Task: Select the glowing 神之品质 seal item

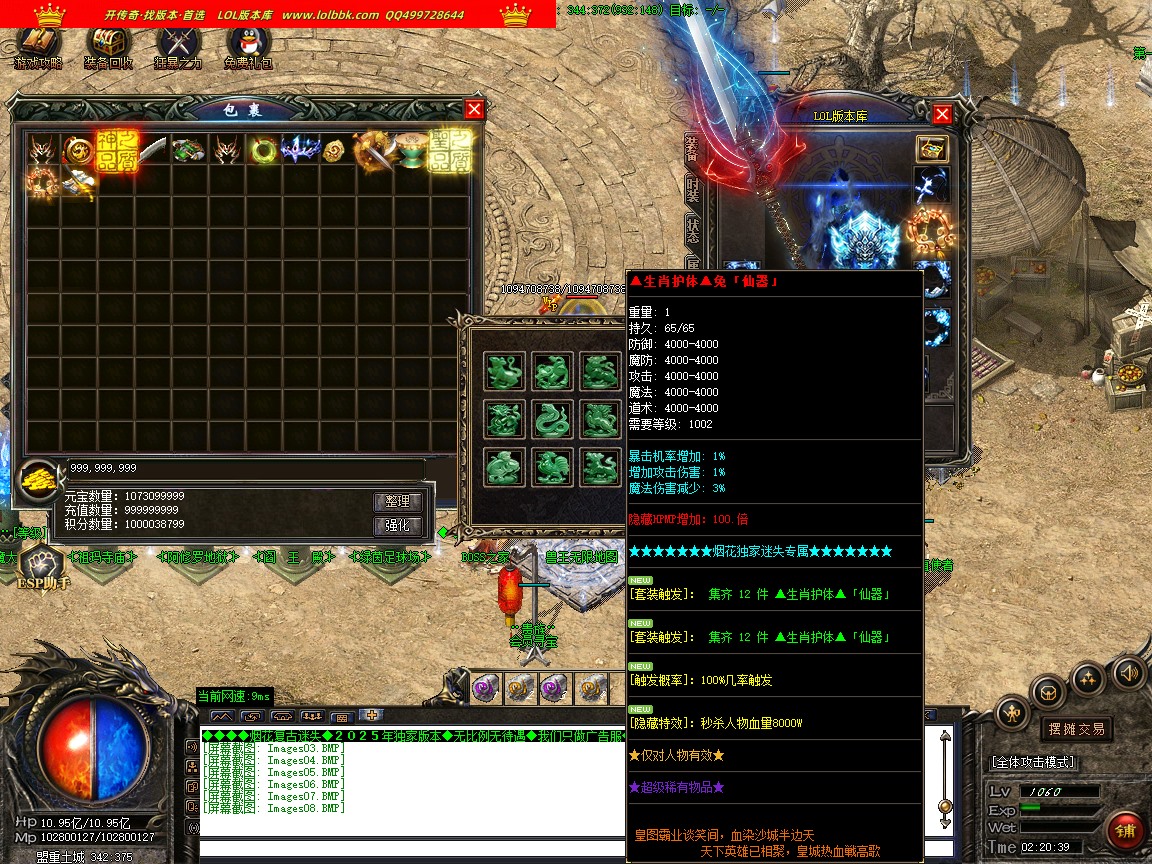Action: (116, 150)
